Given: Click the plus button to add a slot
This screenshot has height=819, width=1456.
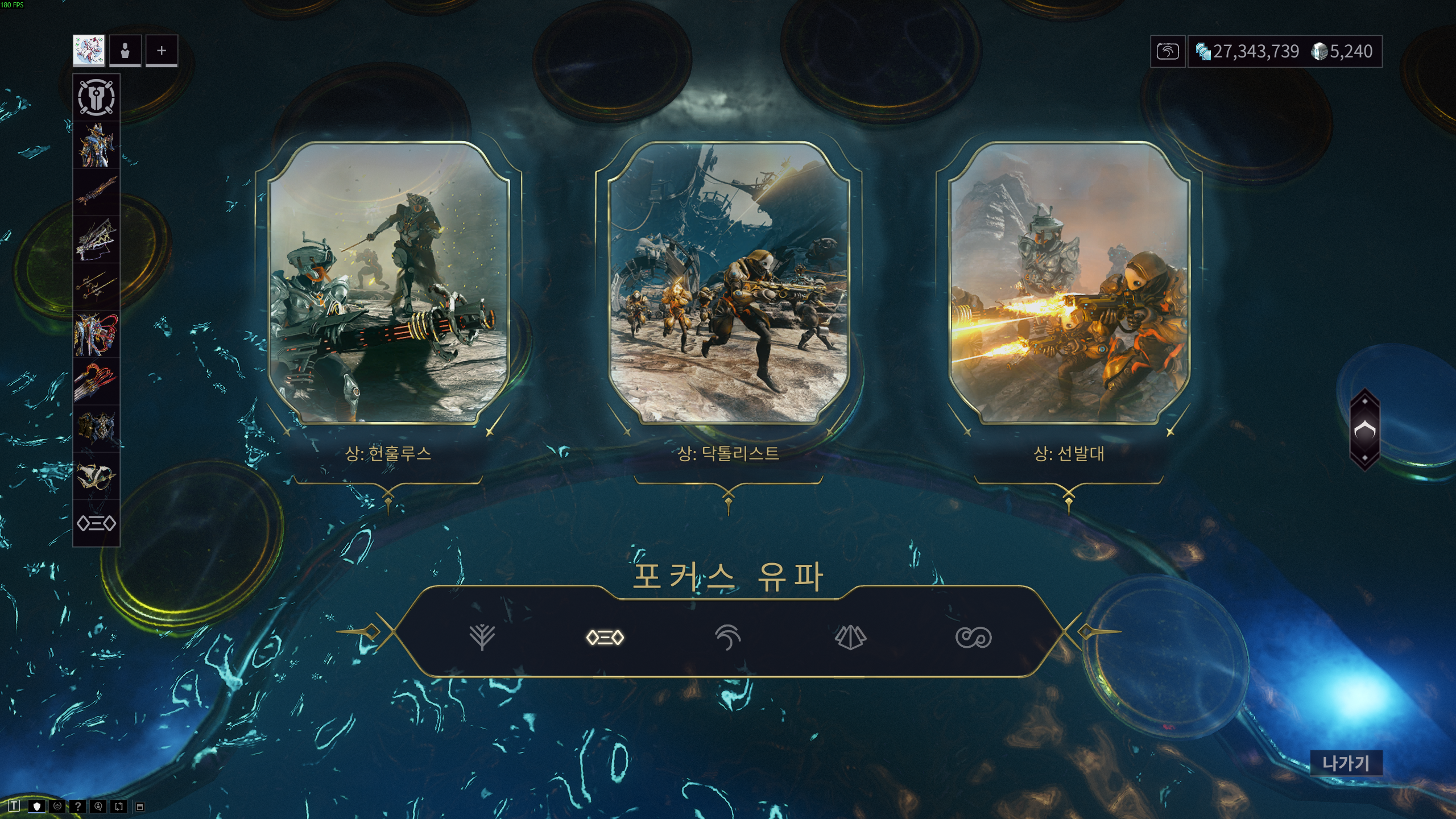Looking at the screenshot, I should tap(161, 51).
